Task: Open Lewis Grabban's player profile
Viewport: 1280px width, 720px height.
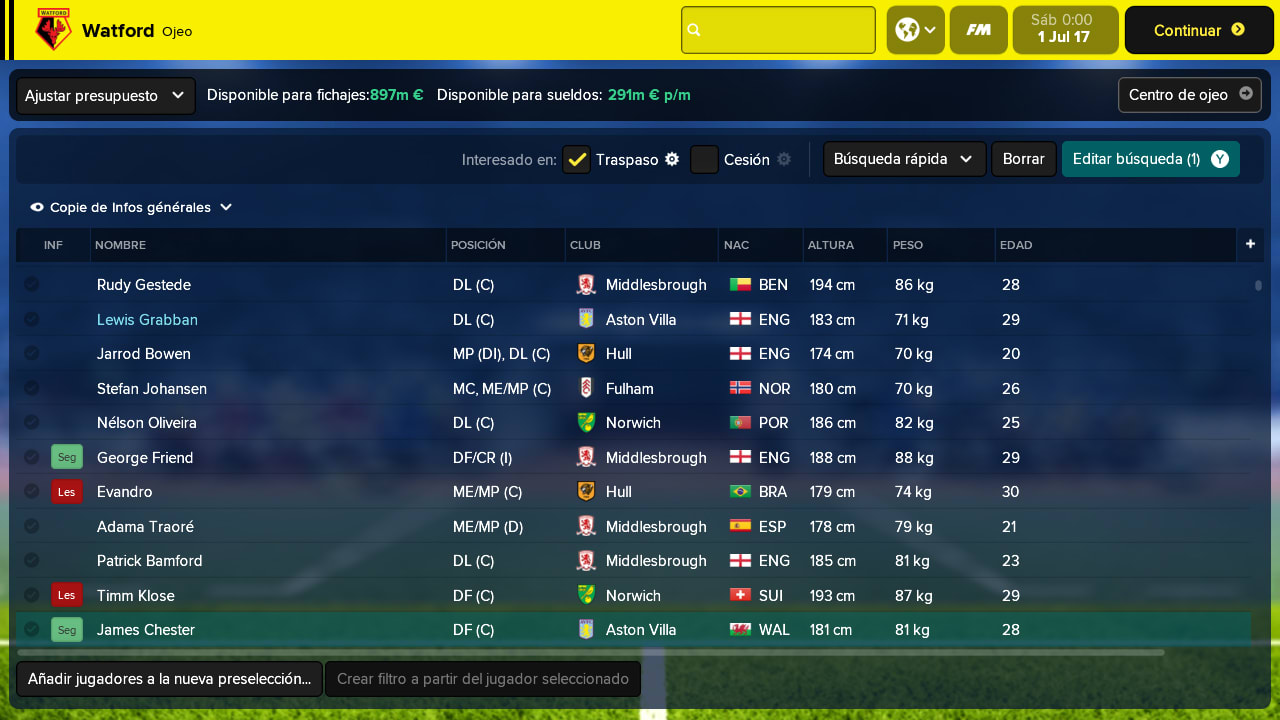Action: 147,319
